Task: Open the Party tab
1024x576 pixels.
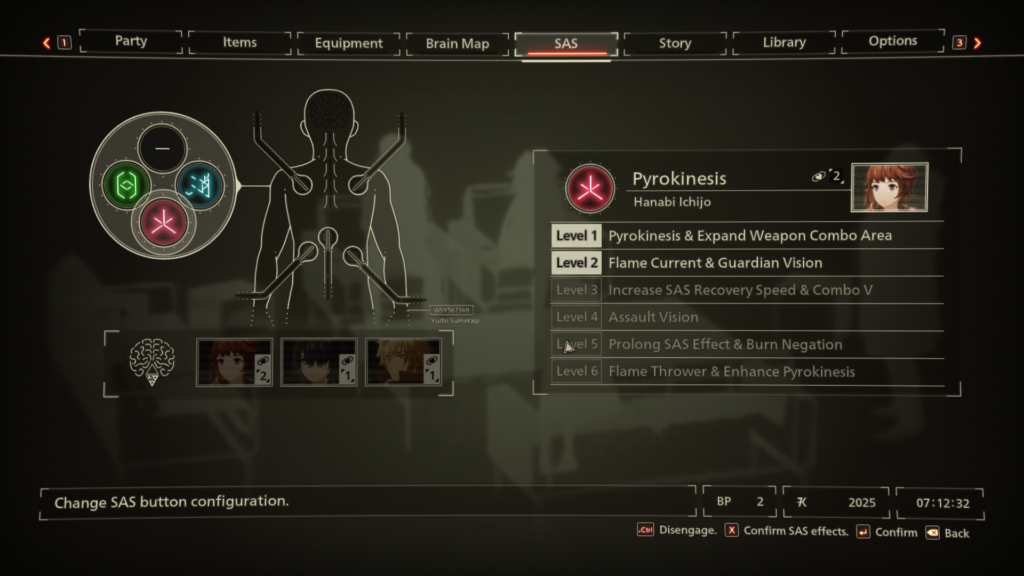Action: click(131, 42)
